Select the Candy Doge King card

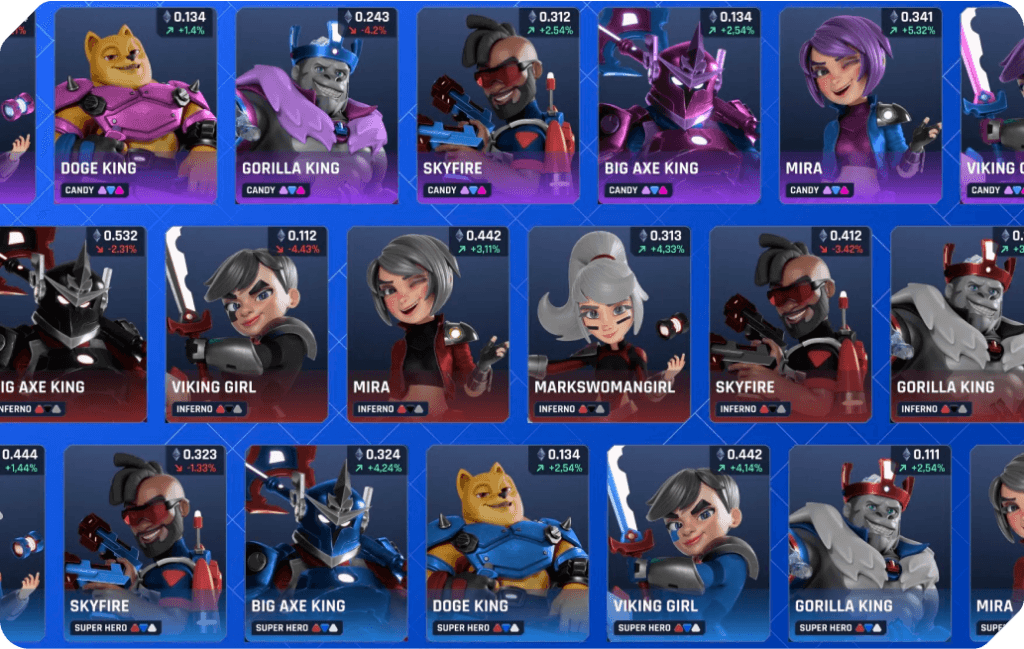[135, 106]
